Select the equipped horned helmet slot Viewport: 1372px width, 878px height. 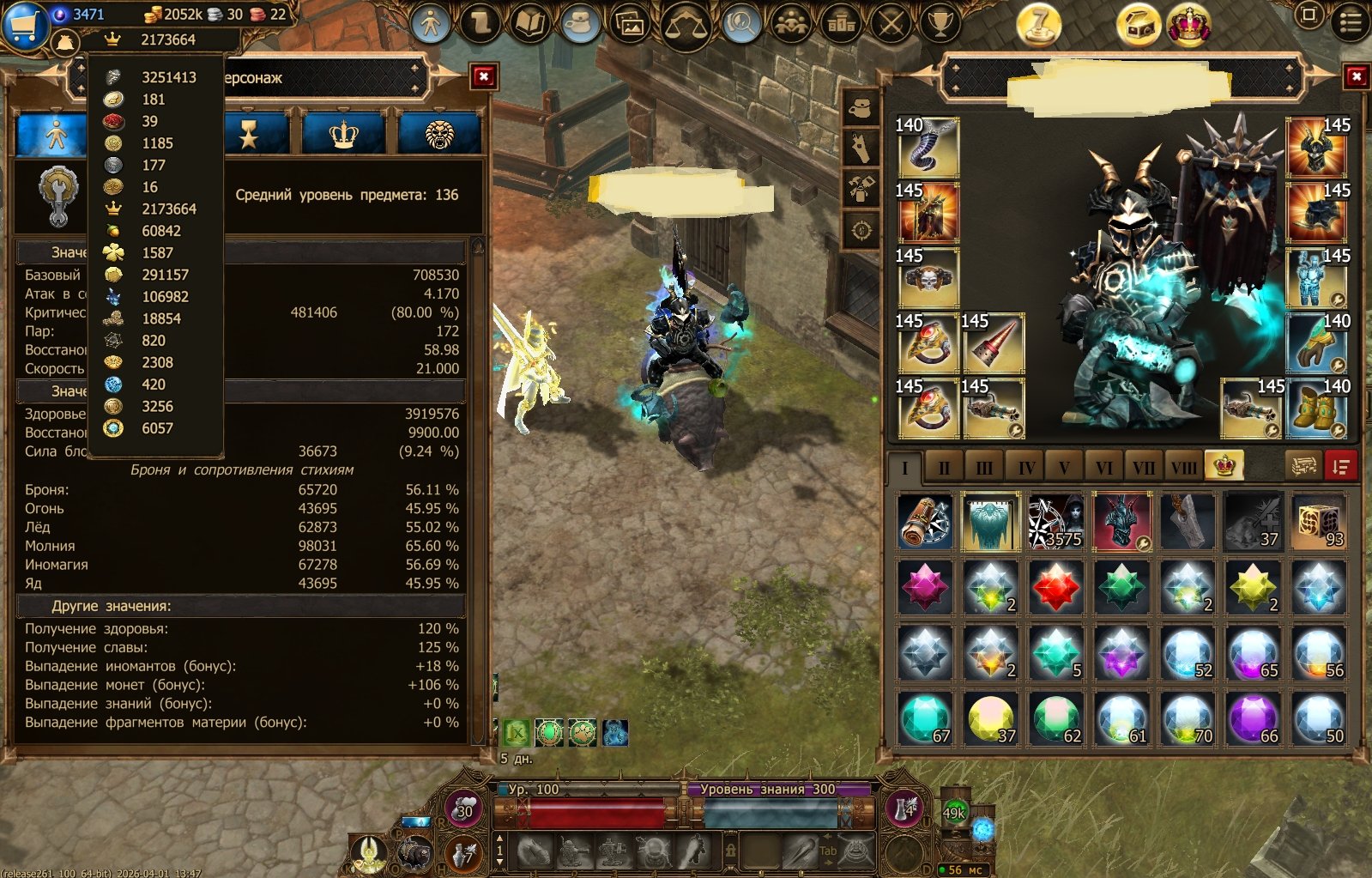click(1316, 148)
